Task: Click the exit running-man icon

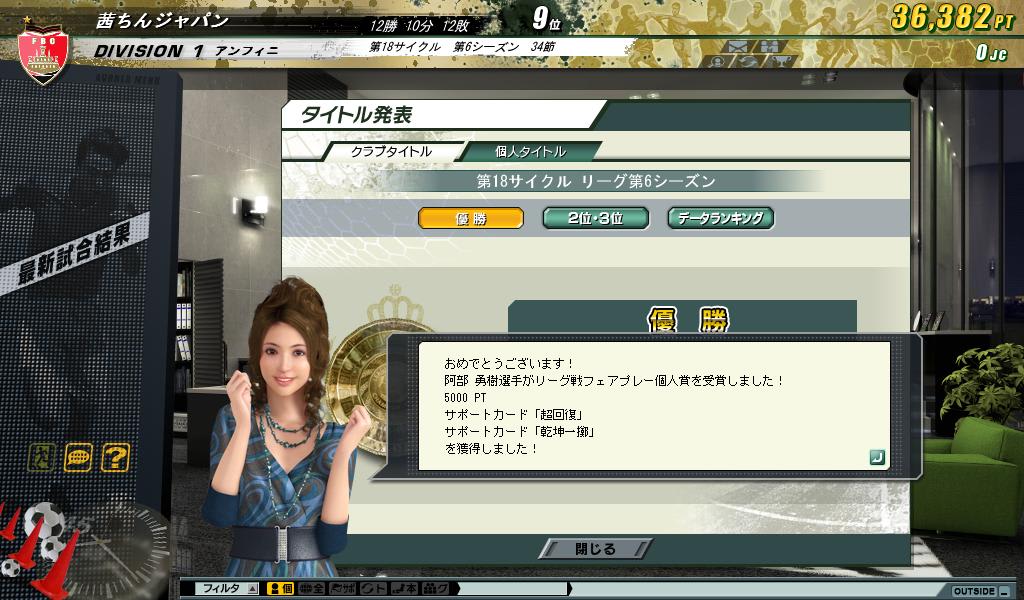Action: click(41, 458)
